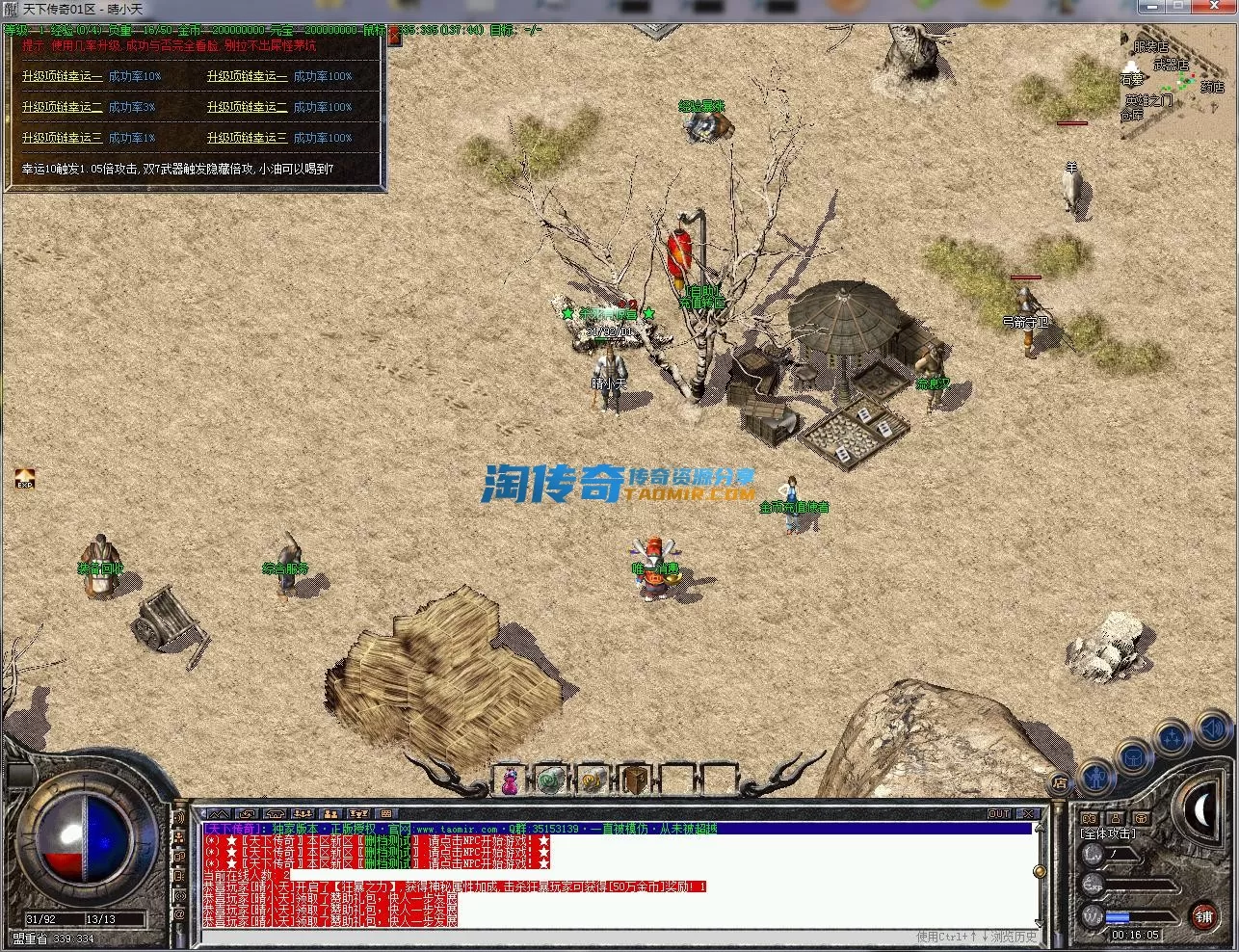1239x952 pixels.
Task: Use the pink potion in the belt
Action: [x=511, y=780]
